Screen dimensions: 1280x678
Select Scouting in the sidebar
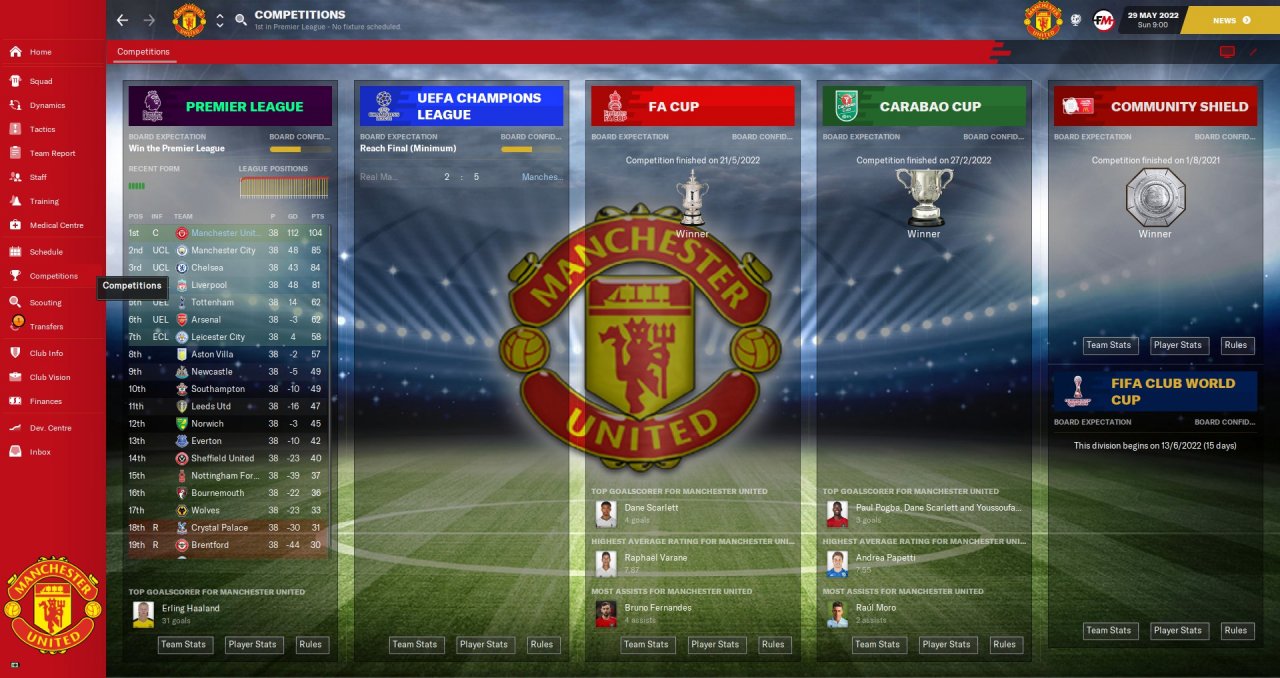(45, 302)
